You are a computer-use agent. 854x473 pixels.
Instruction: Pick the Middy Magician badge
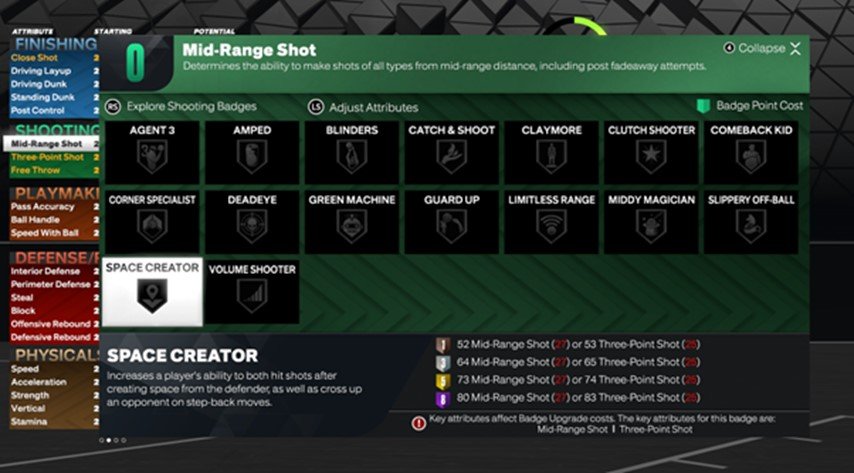tap(651, 222)
